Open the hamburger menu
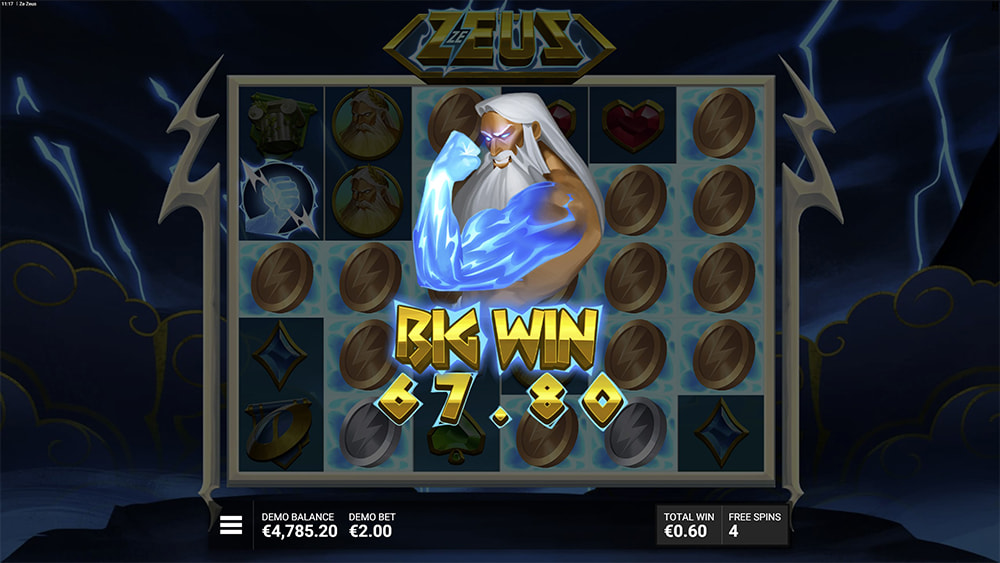Screen dimensions: 1000x563 click(x=232, y=525)
